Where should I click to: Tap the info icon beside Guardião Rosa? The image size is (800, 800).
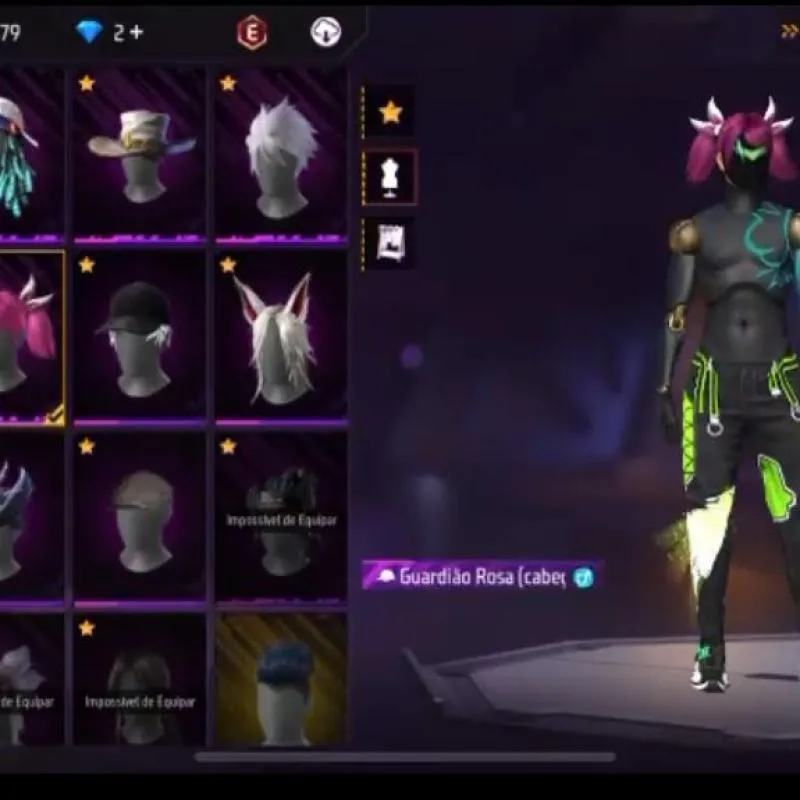(x=584, y=577)
